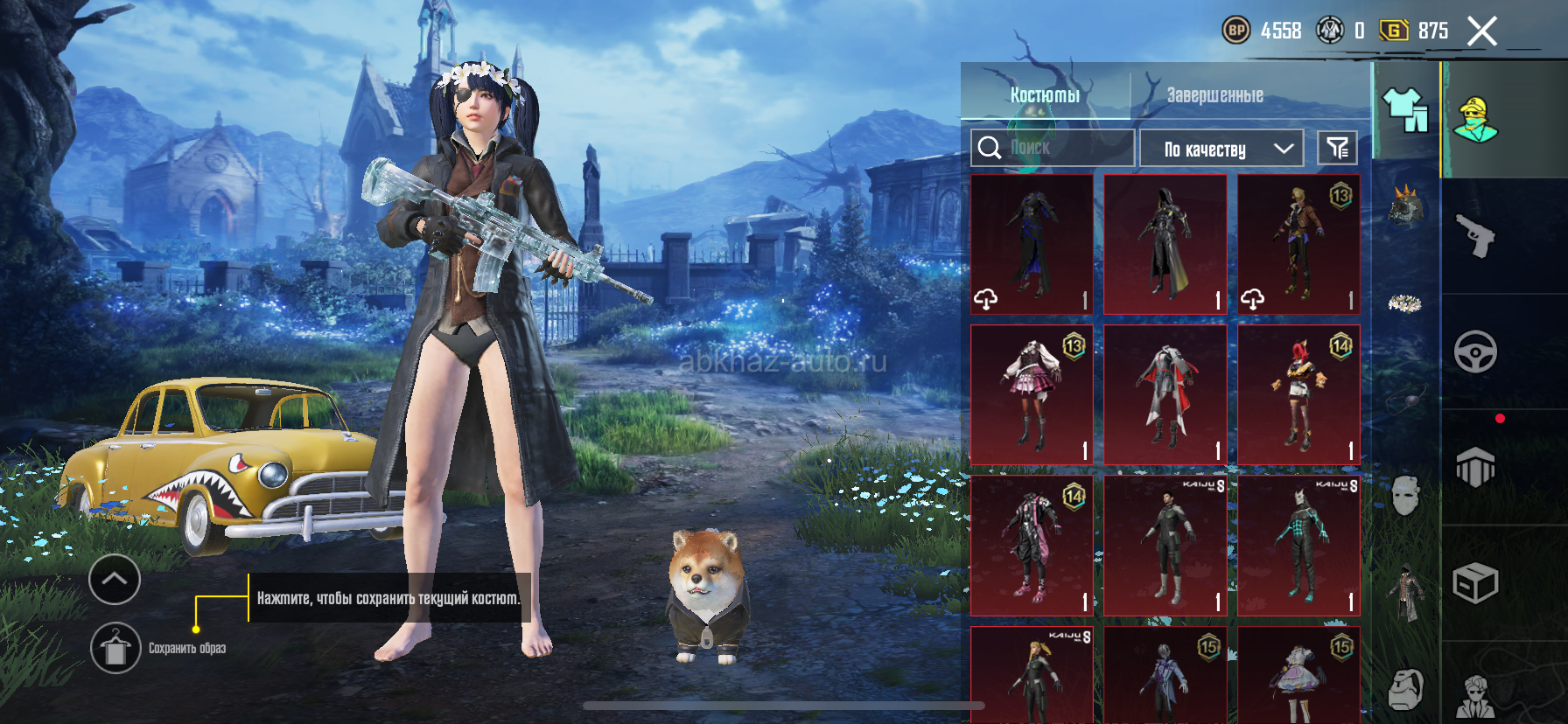Switch to the Костюмы tab
1568x724 pixels.
(x=1045, y=94)
